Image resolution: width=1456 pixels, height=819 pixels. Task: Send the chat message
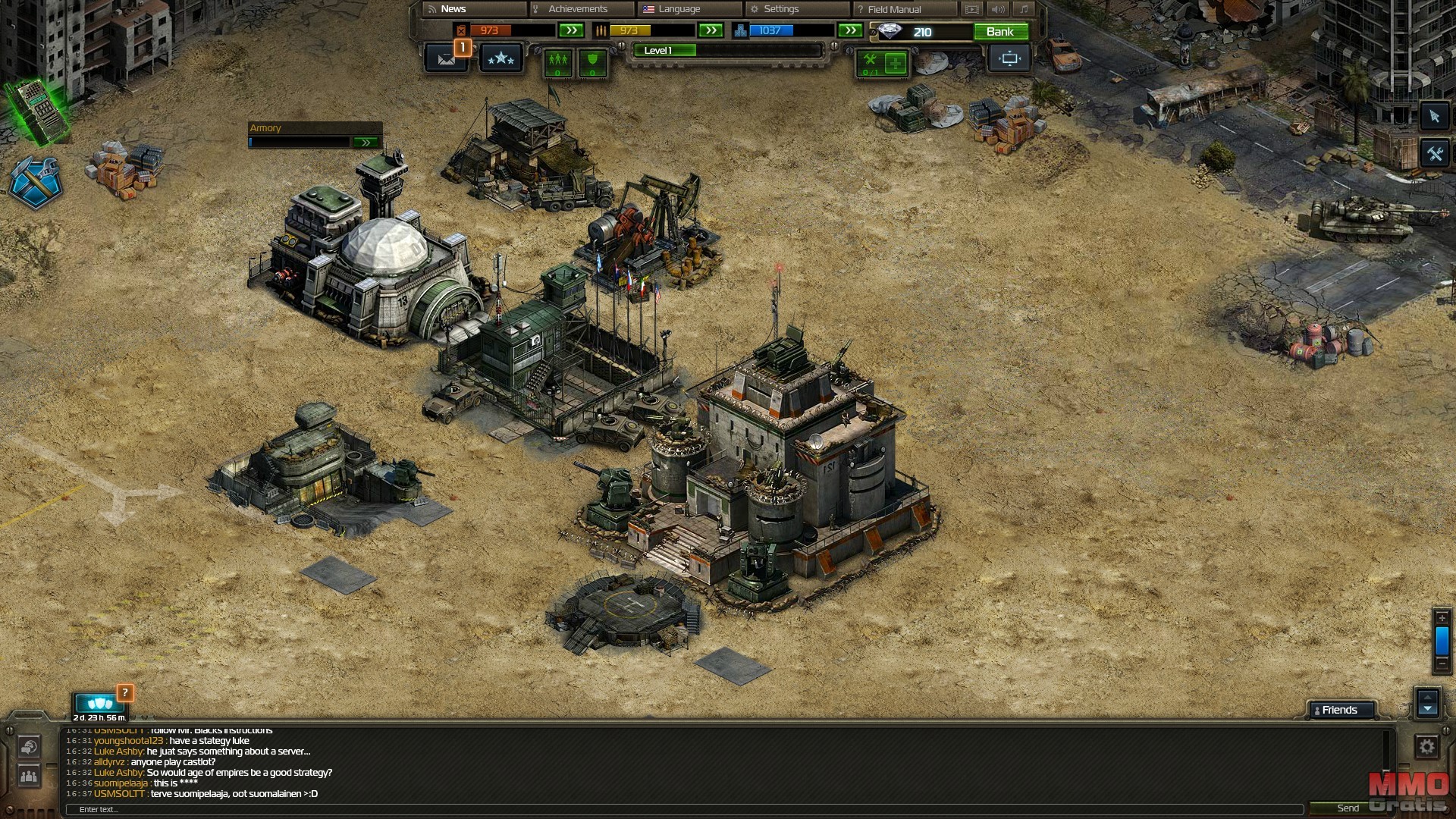point(1348,808)
